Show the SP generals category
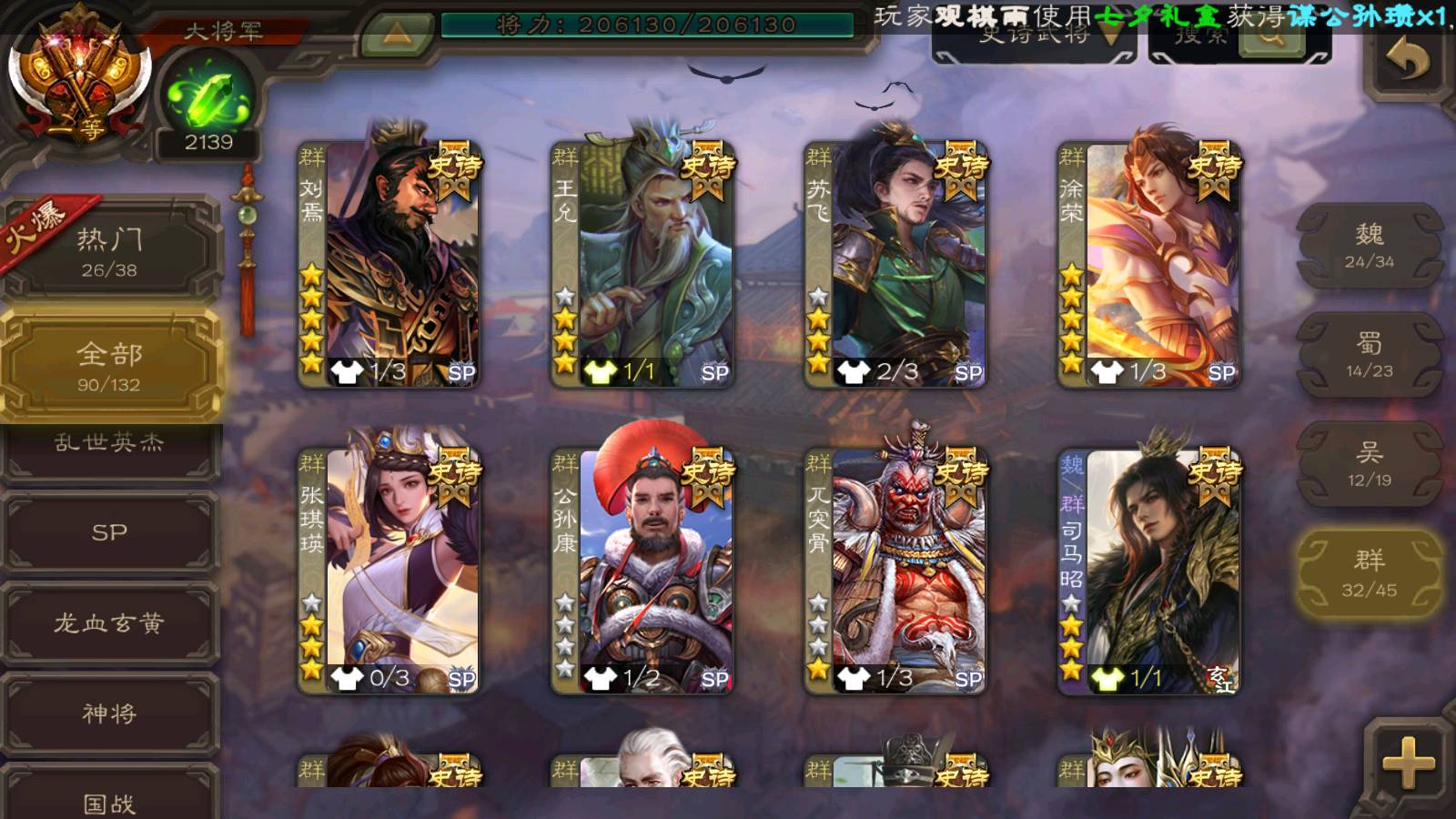The image size is (1456, 819). pyautogui.click(x=109, y=532)
